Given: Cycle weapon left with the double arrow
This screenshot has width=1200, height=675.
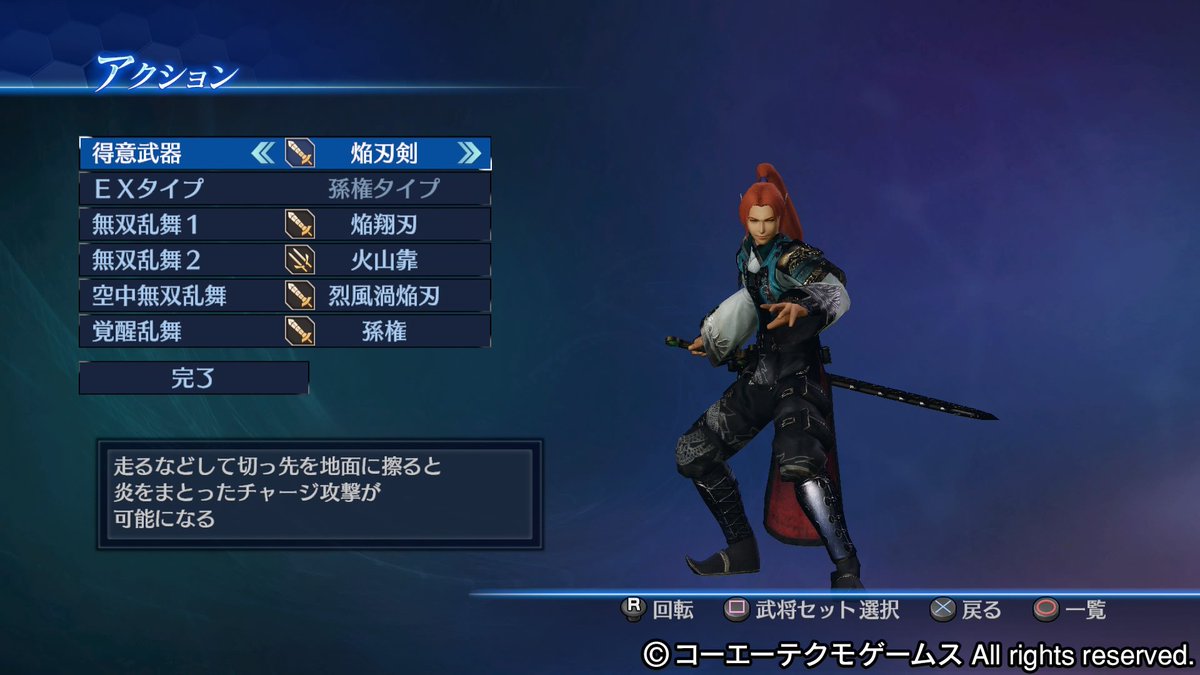Looking at the screenshot, I should pos(262,153).
